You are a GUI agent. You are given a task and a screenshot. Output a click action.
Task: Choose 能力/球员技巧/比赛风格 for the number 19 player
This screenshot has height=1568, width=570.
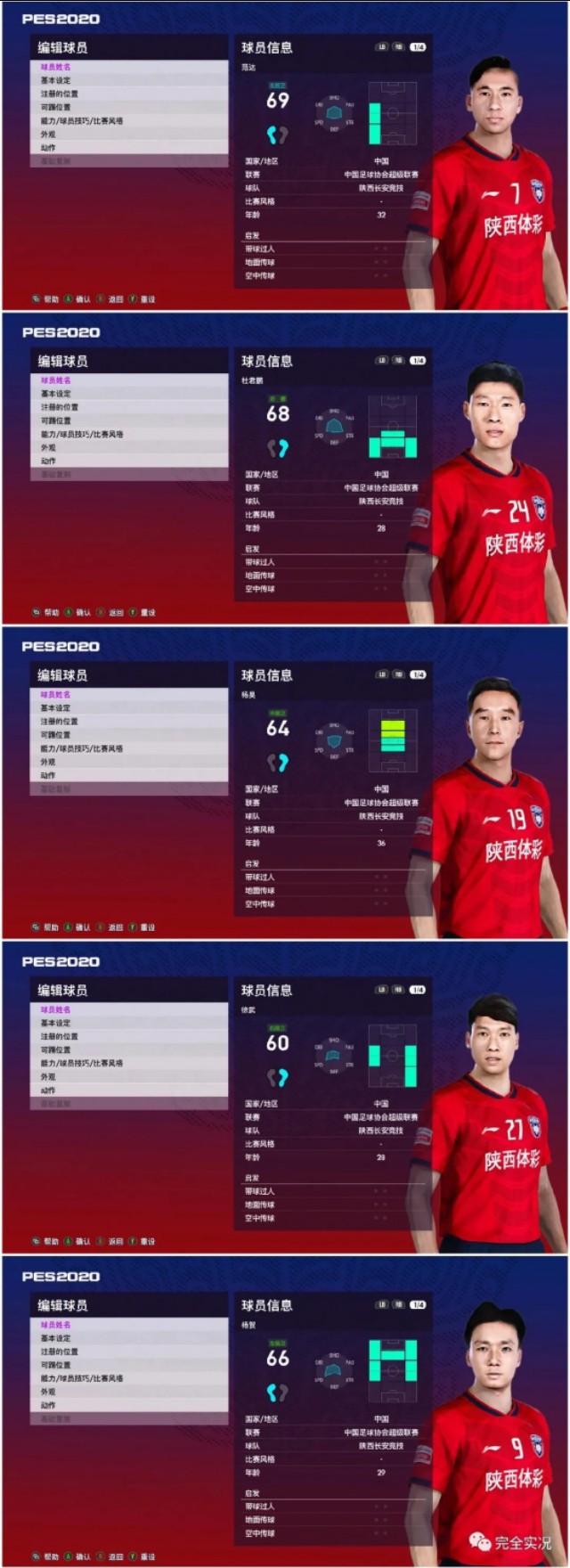tap(82, 748)
